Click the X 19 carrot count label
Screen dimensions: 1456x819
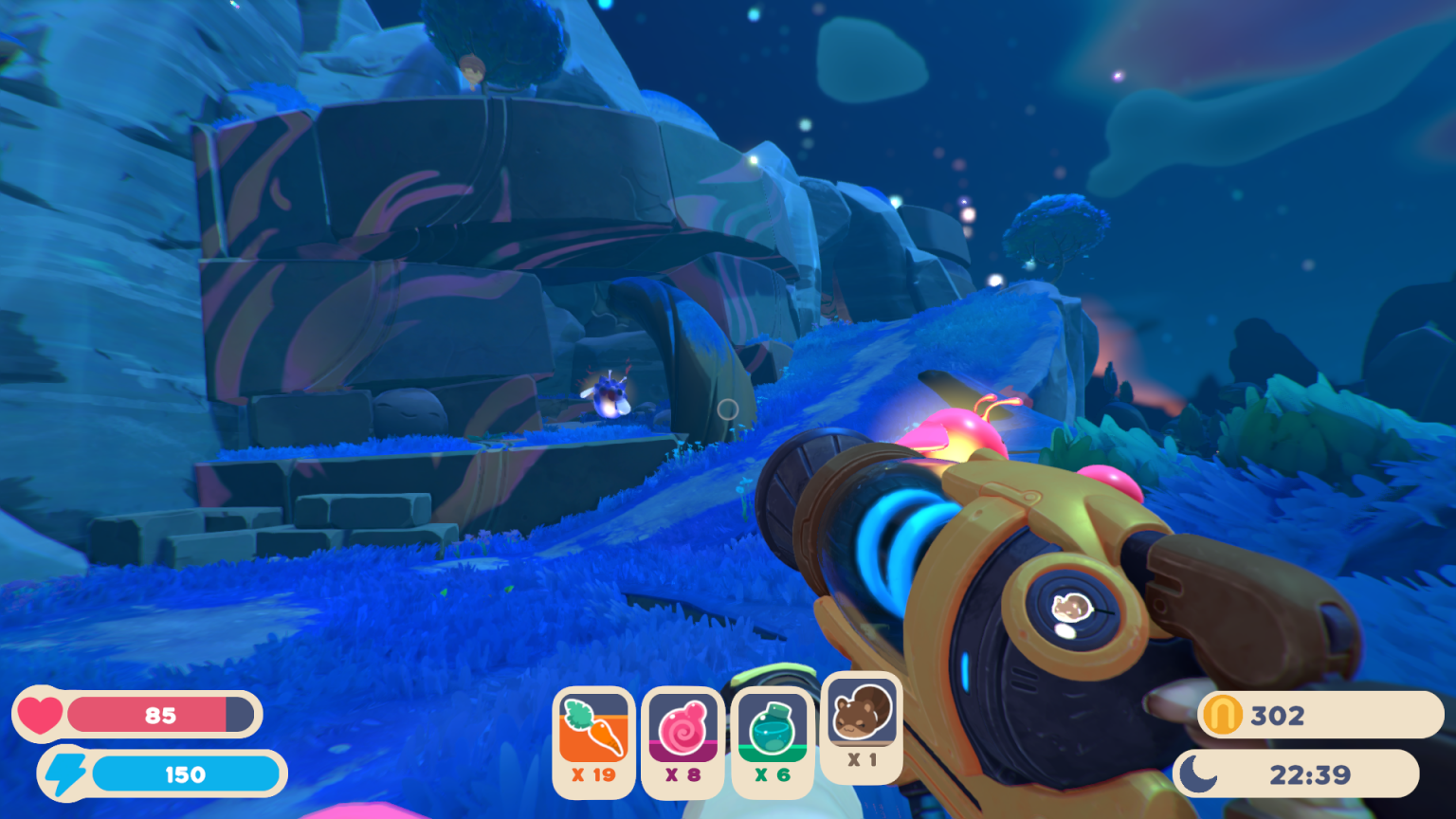click(x=592, y=774)
